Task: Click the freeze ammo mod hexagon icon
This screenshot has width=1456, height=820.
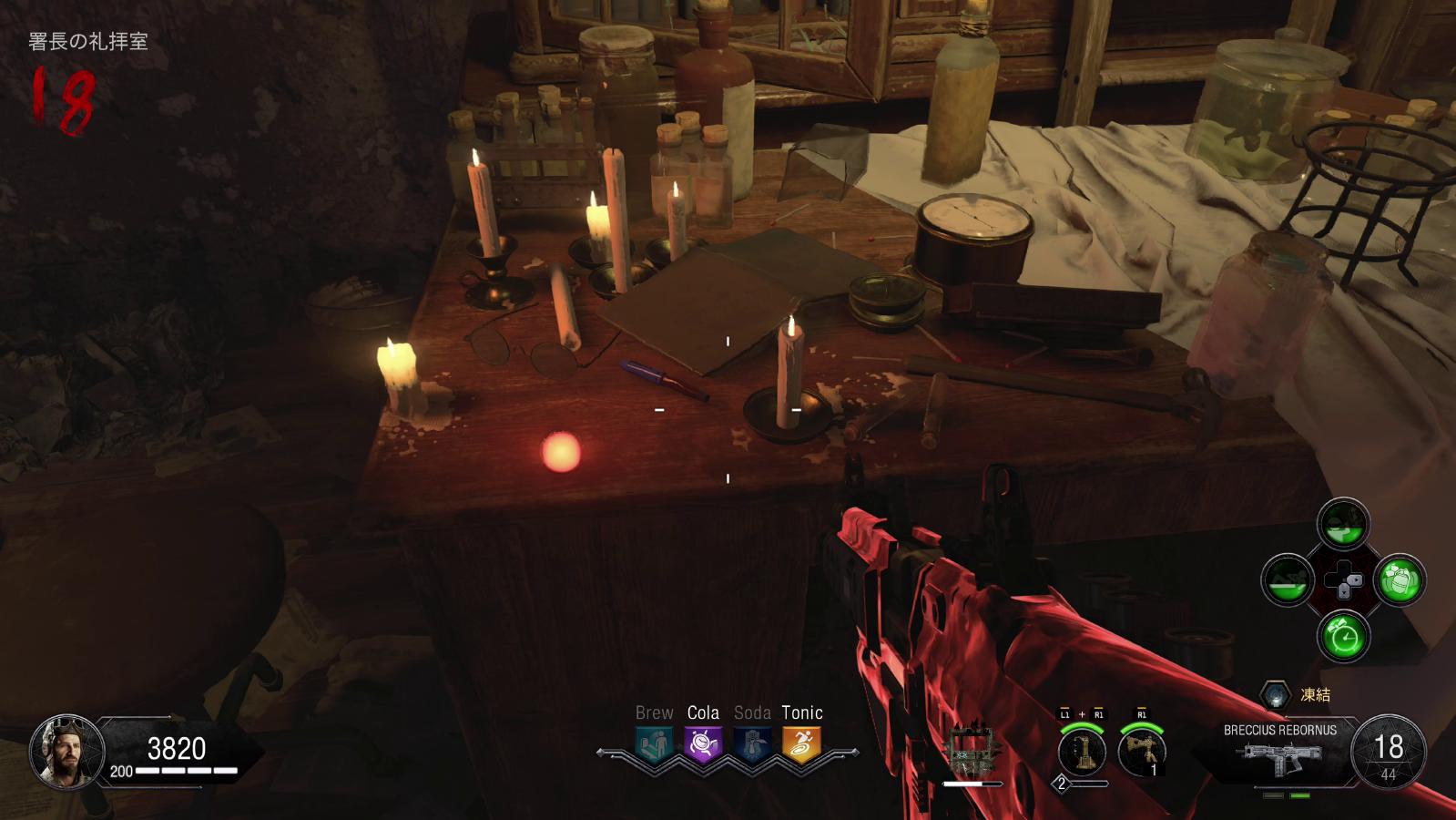Action: (x=1276, y=695)
